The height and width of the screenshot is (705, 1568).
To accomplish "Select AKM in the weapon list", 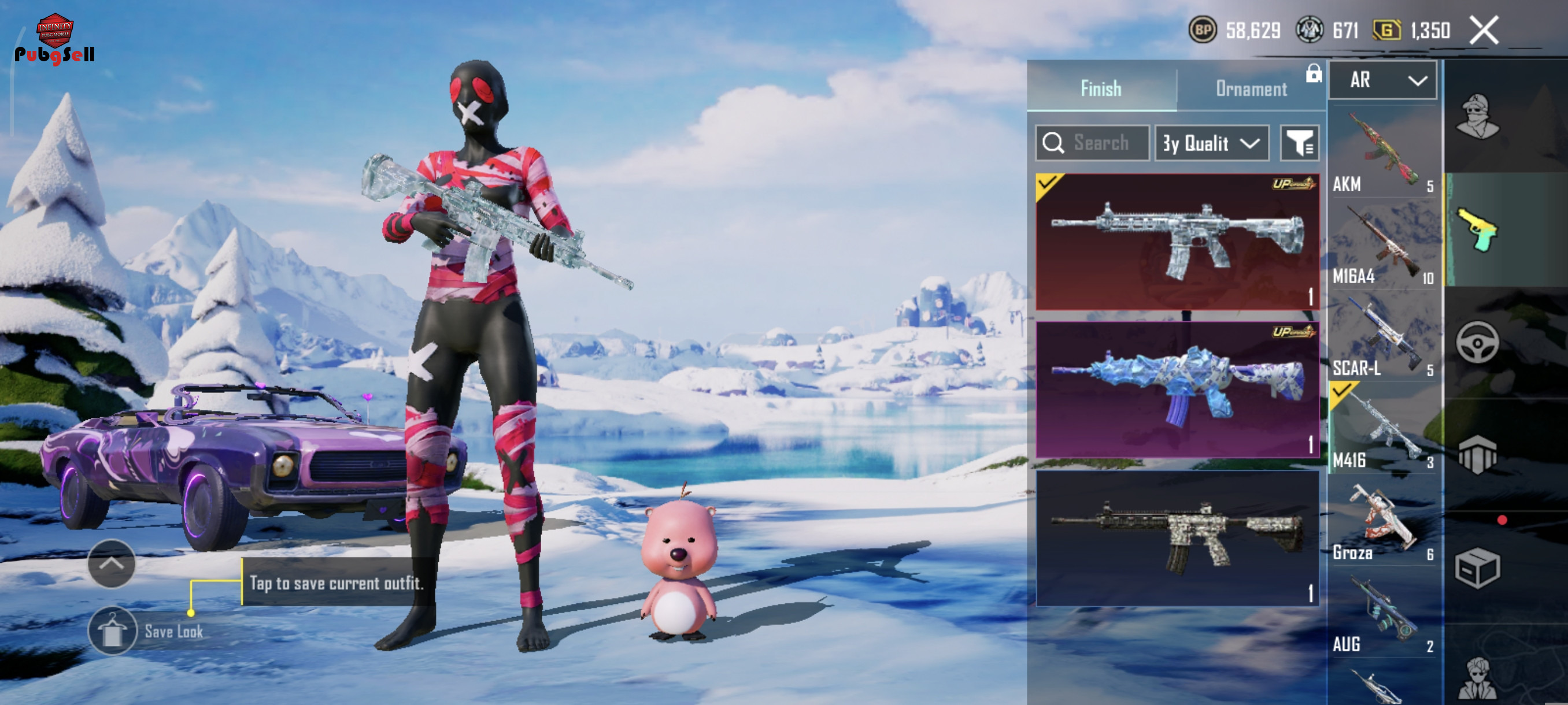I will (x=1382, y=152).
